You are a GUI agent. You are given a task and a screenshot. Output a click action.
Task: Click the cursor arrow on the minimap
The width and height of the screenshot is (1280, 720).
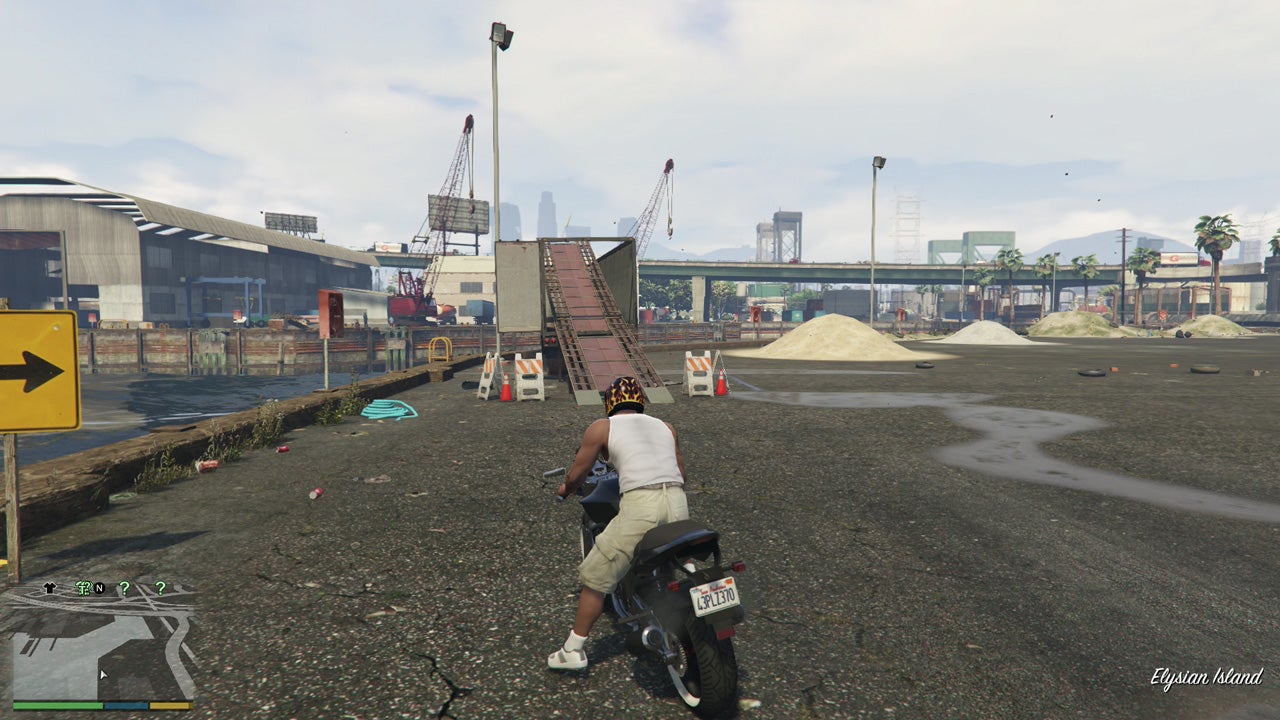click(103, 674)
